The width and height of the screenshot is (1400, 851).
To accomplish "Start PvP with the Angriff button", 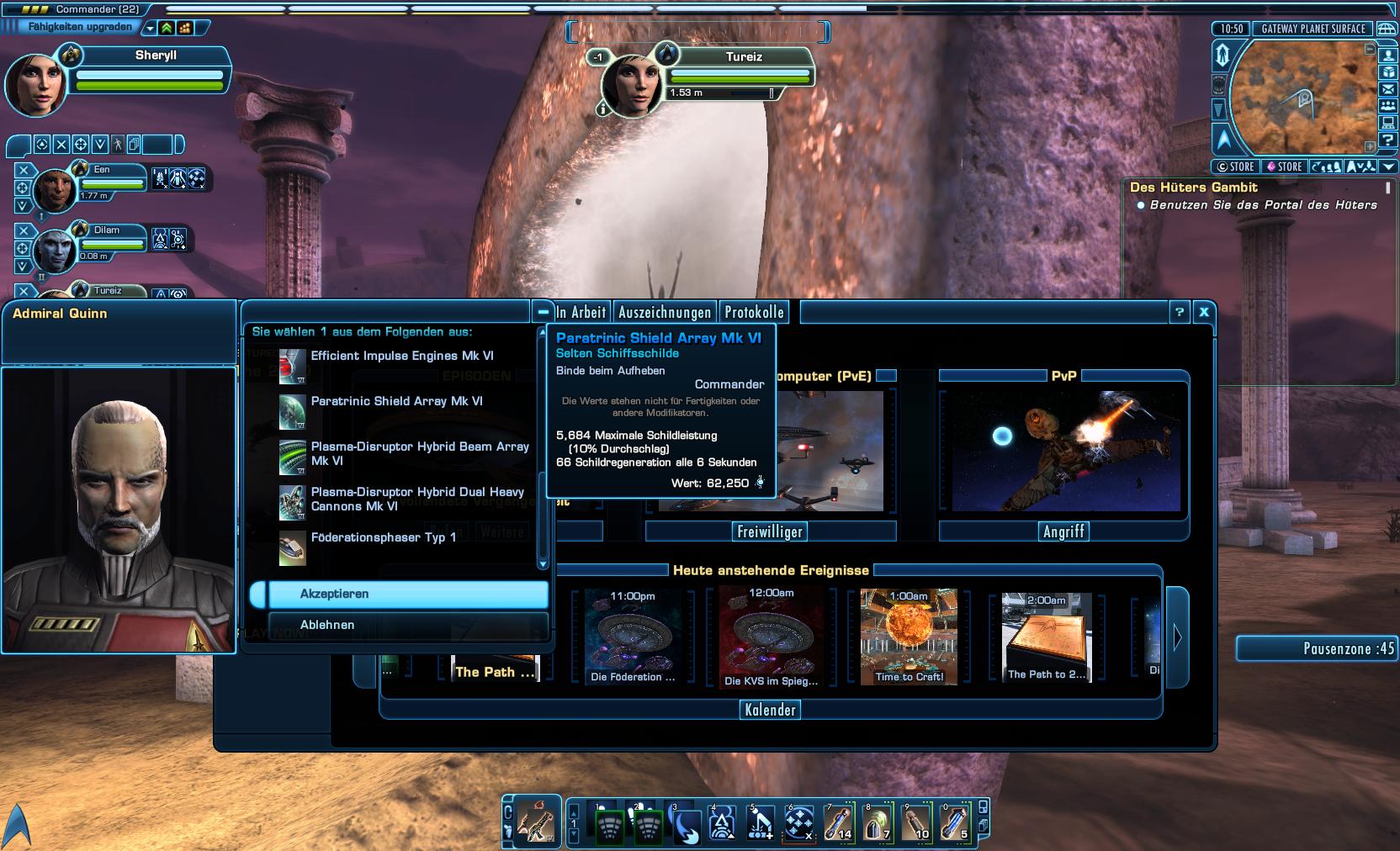I will [x=1063, y=531].
